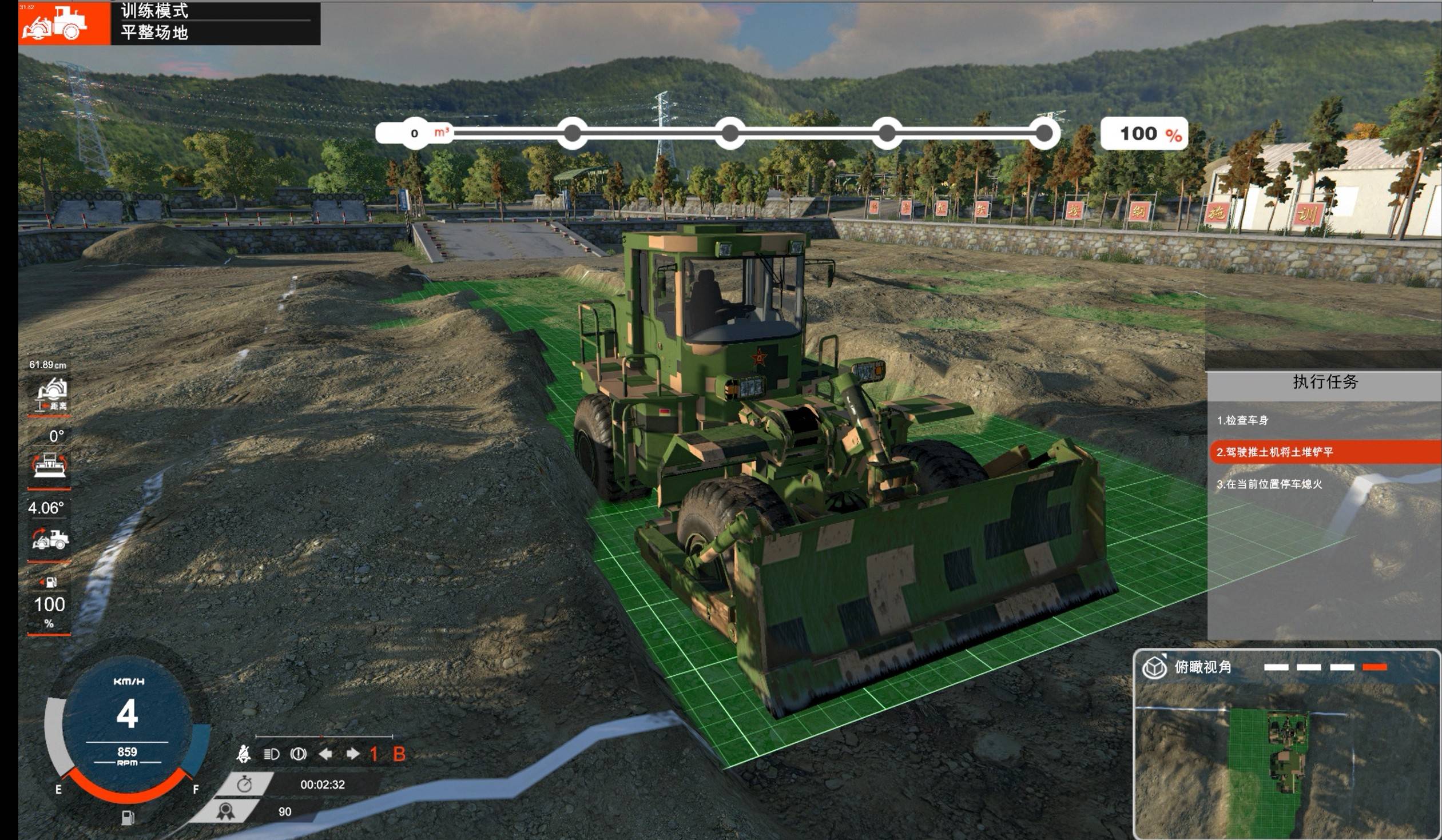Activate the right turn signal arrow
1442x840 pixels.
tap(352, 754)
